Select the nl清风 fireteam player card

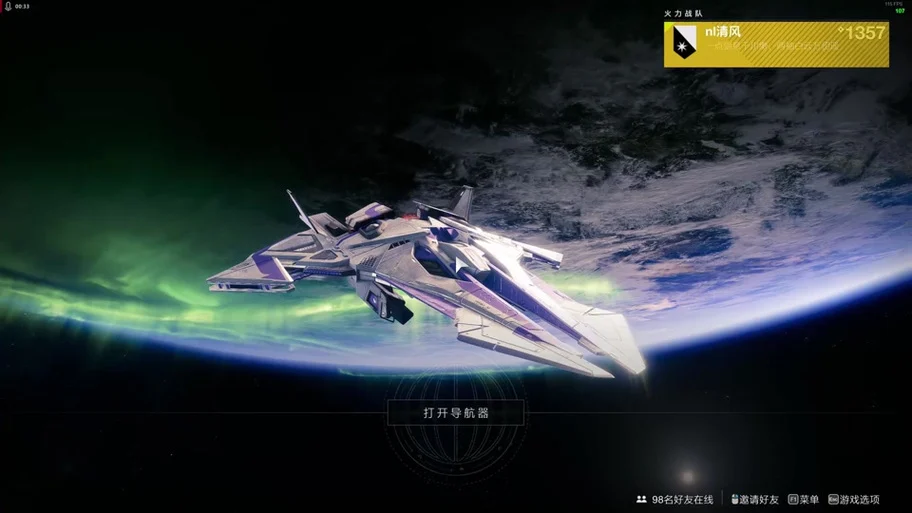[x=776, y=44]
